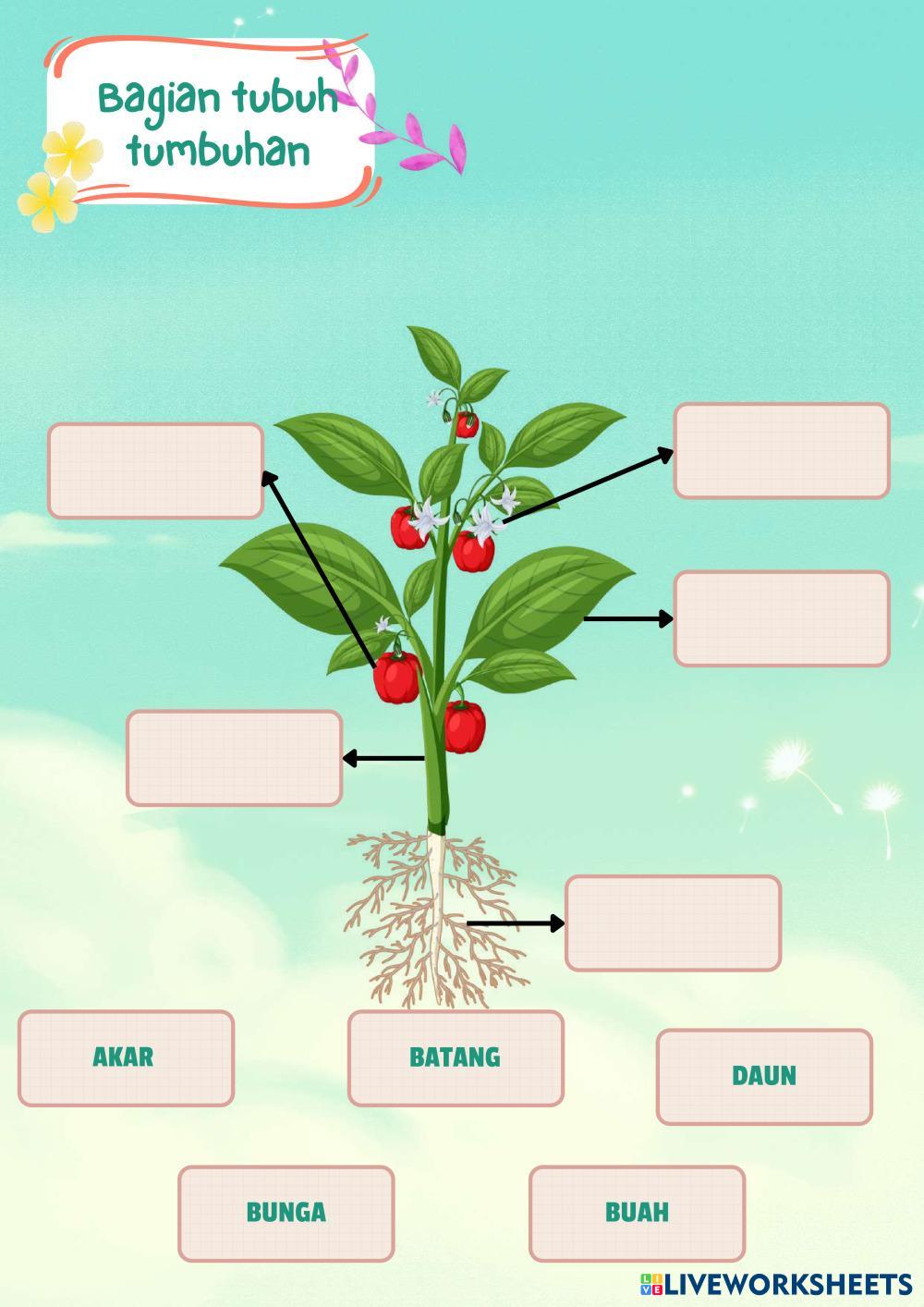Image resolution: width=924 pixels, height=1307 pixels.
Task: Click the empty box the roots arrow points to
Action: 673,922
